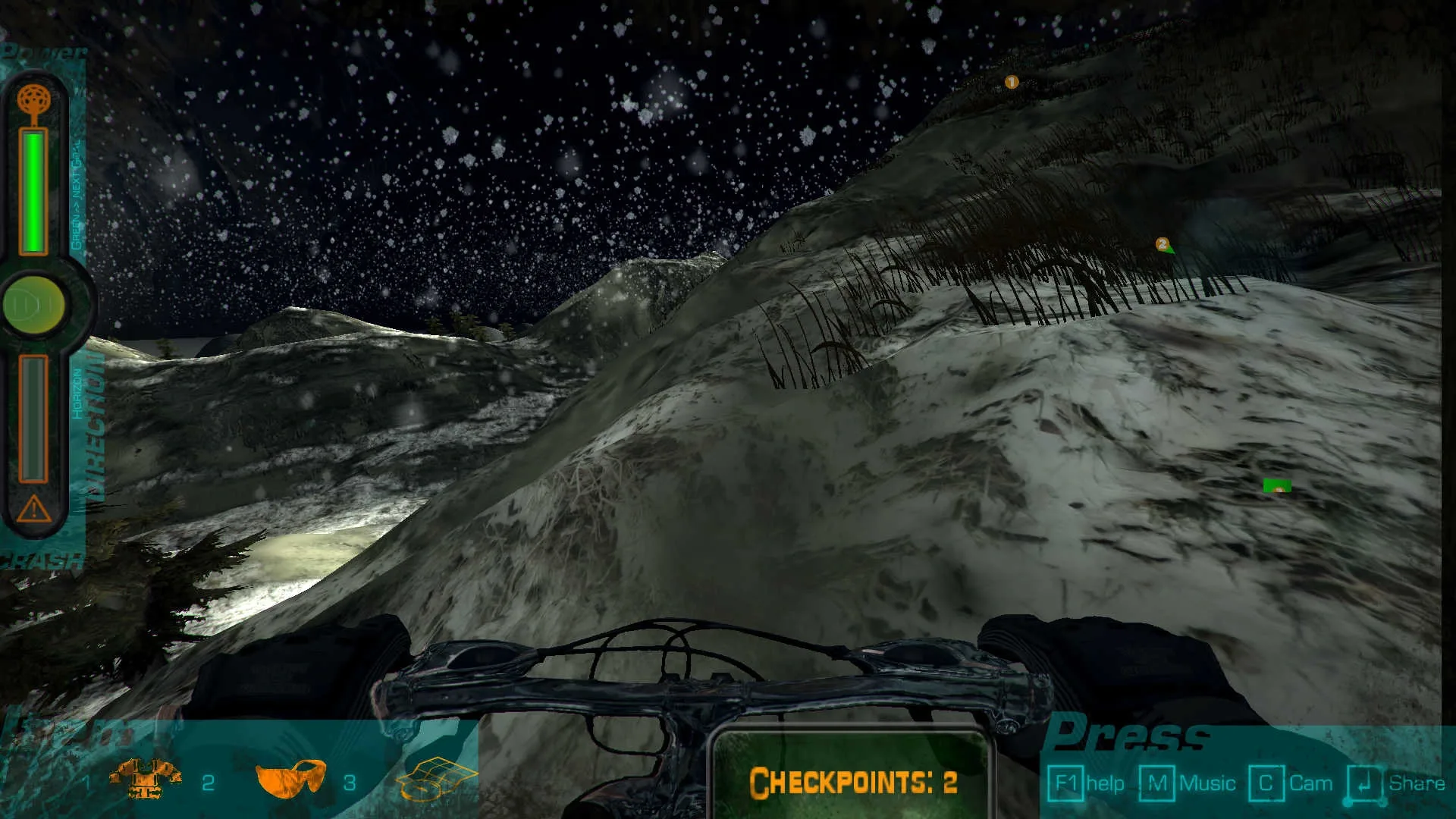Click the crash warning triangle icon
The width and height of the screenshot is (1456, 819).
[x=33, y=510]
